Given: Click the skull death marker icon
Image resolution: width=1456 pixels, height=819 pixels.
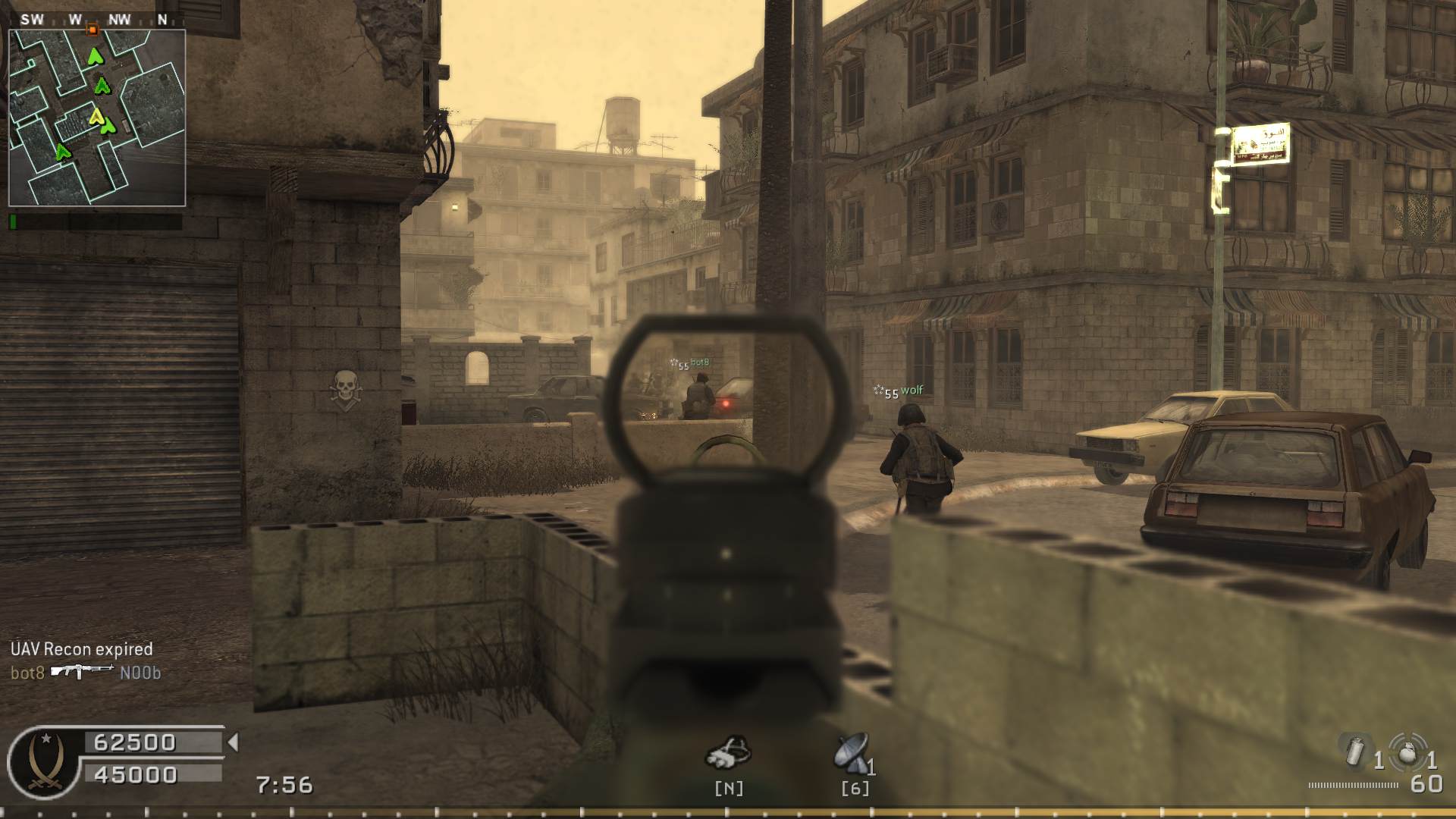Looking at the screenshot, I should tap(346, 391).
